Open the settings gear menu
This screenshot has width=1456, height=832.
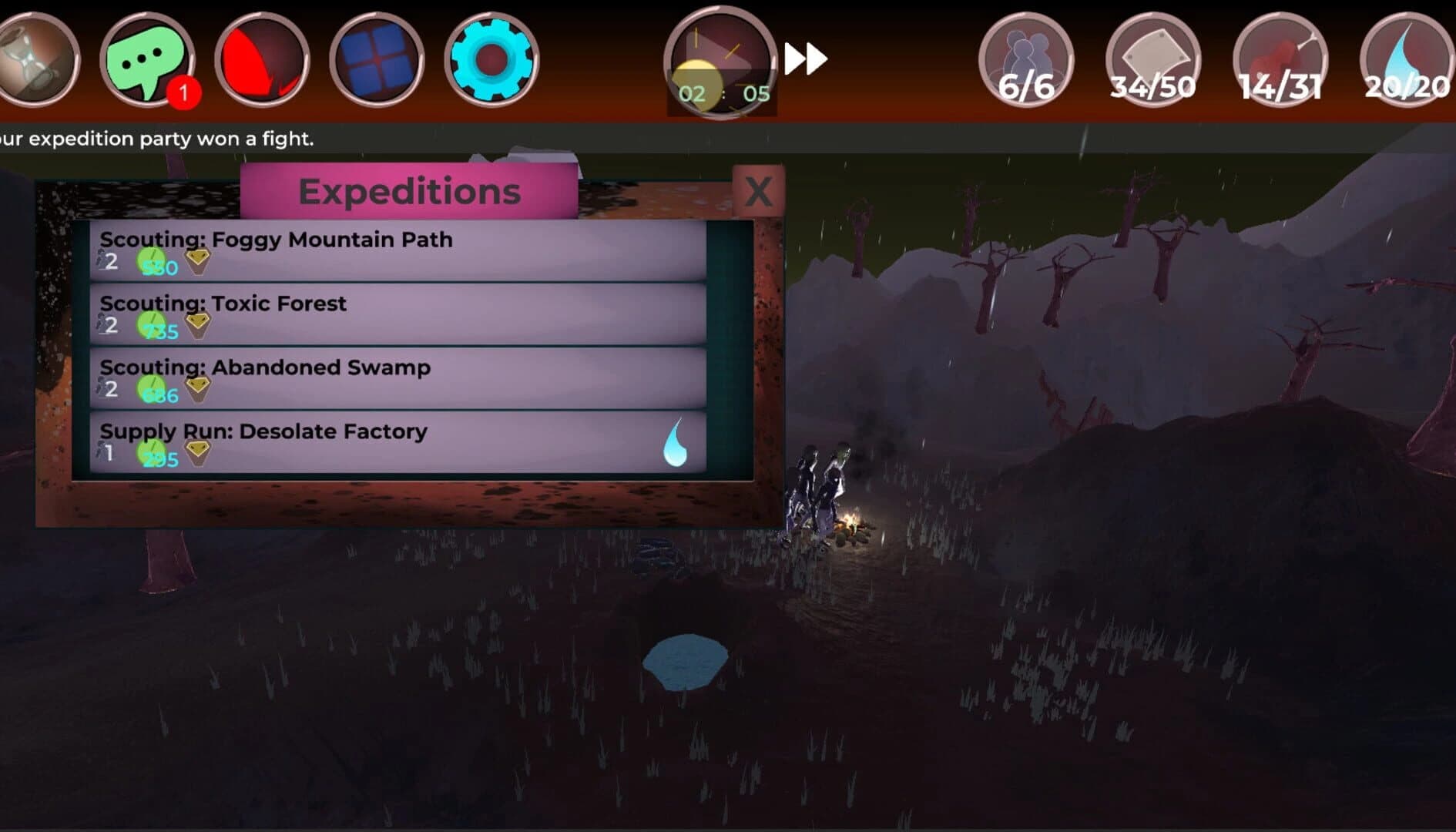coord(491,58)
